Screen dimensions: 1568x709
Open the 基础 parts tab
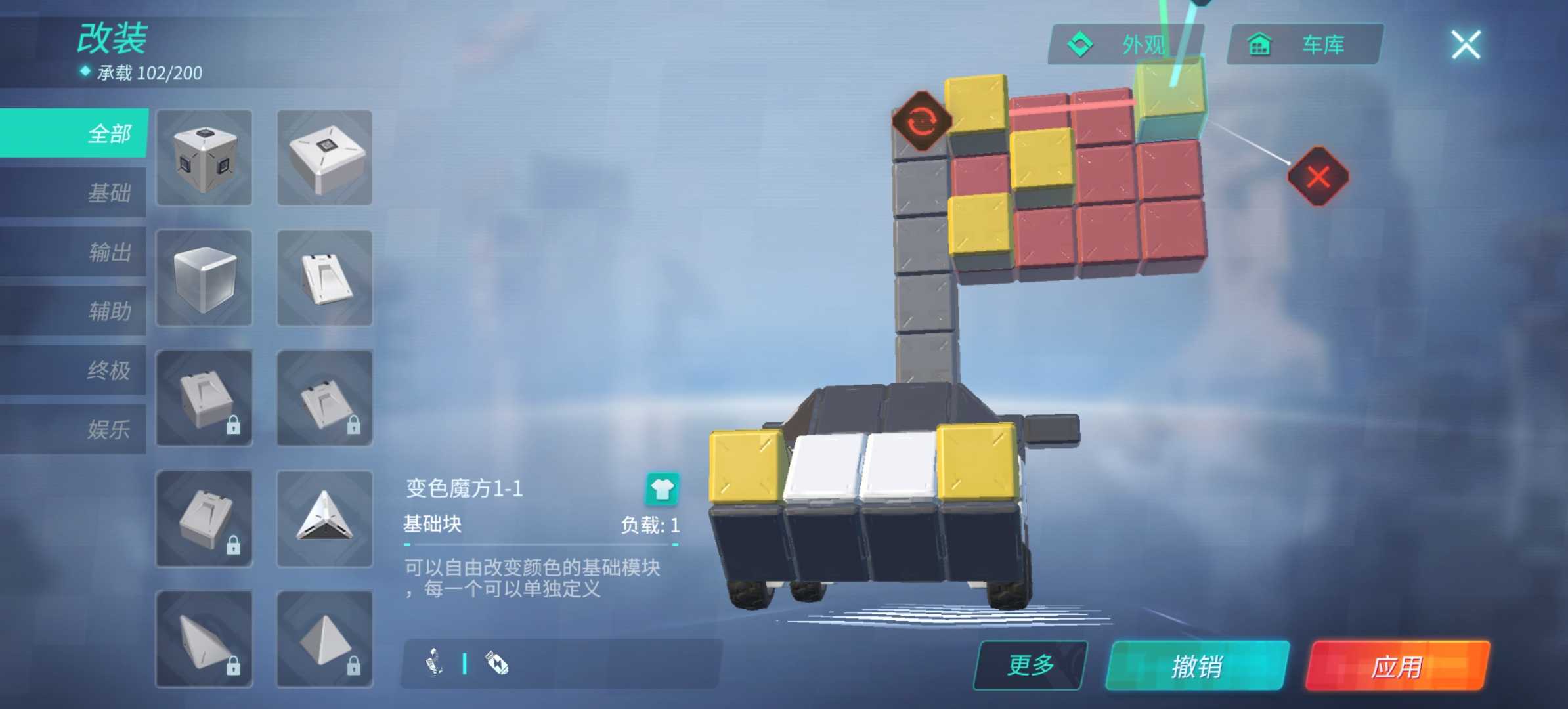click(x=76, y=192)
